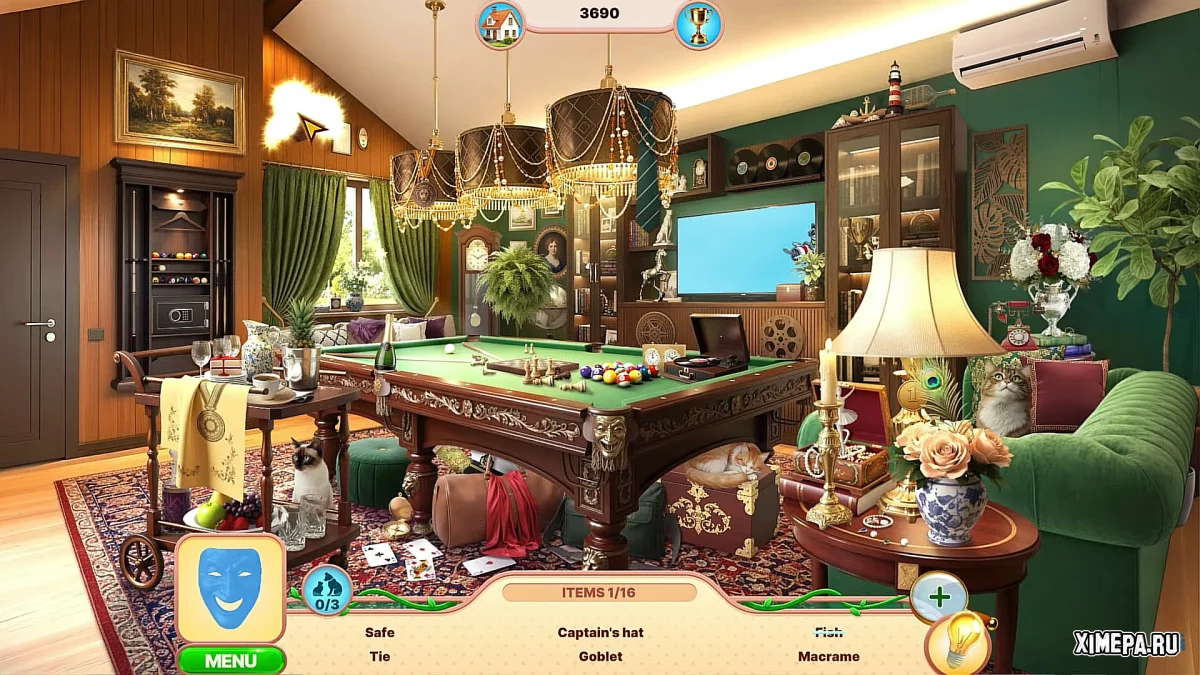The width and height of the screenshot is (1200, 675).
Task: Click the green plus zoom button
Action: coord(939,597)
